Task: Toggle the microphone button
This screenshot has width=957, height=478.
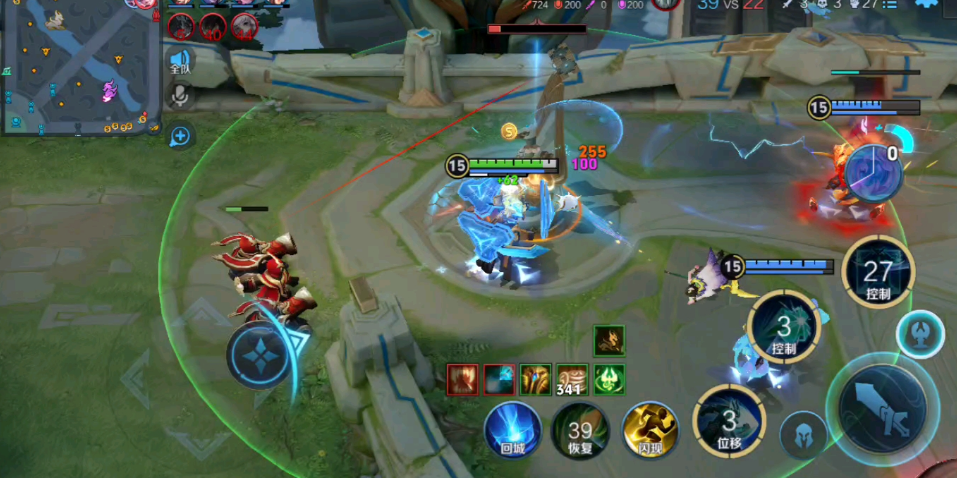Action: [180, 96]
